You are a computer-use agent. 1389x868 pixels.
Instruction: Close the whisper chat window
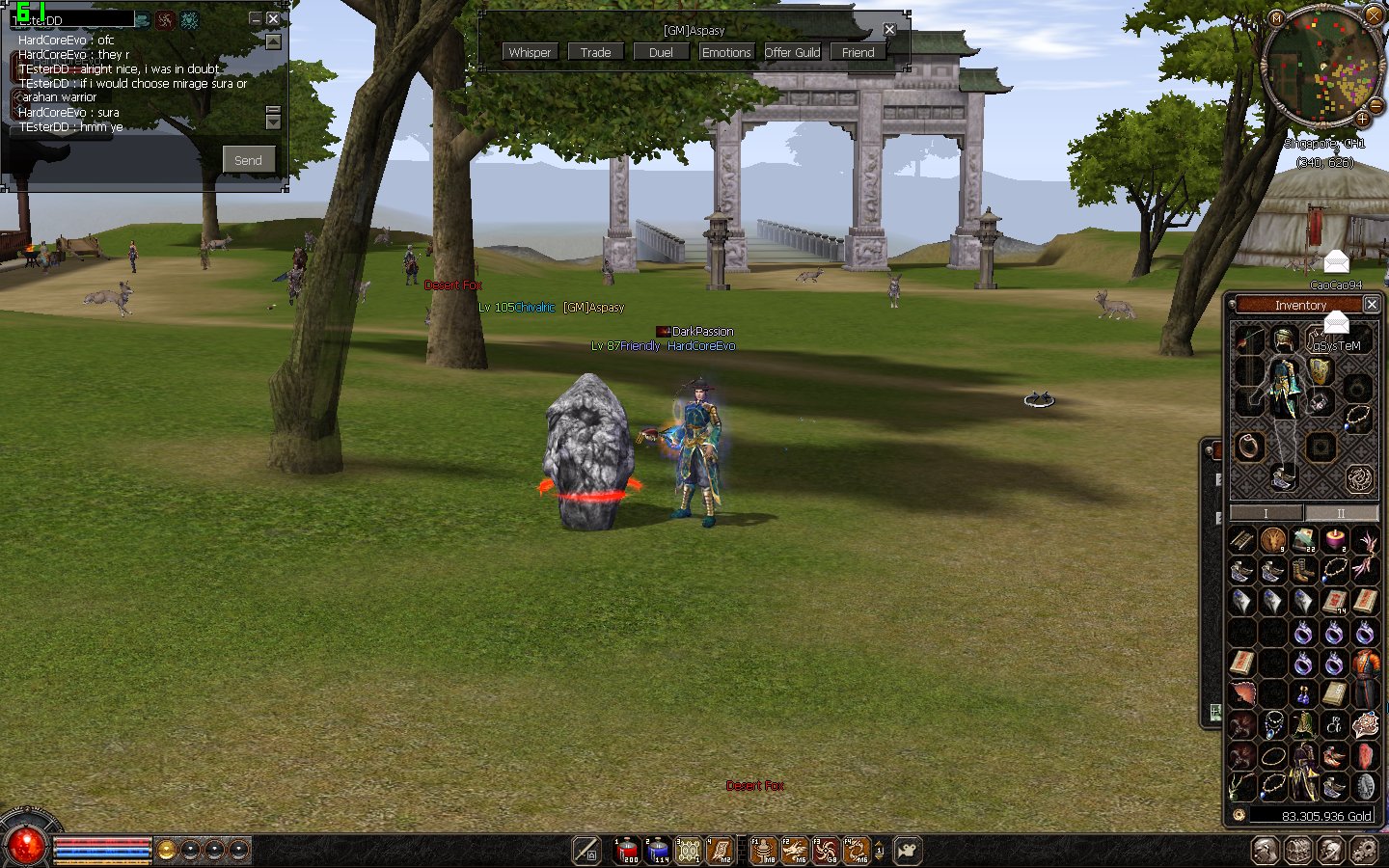tap(273, 18)
